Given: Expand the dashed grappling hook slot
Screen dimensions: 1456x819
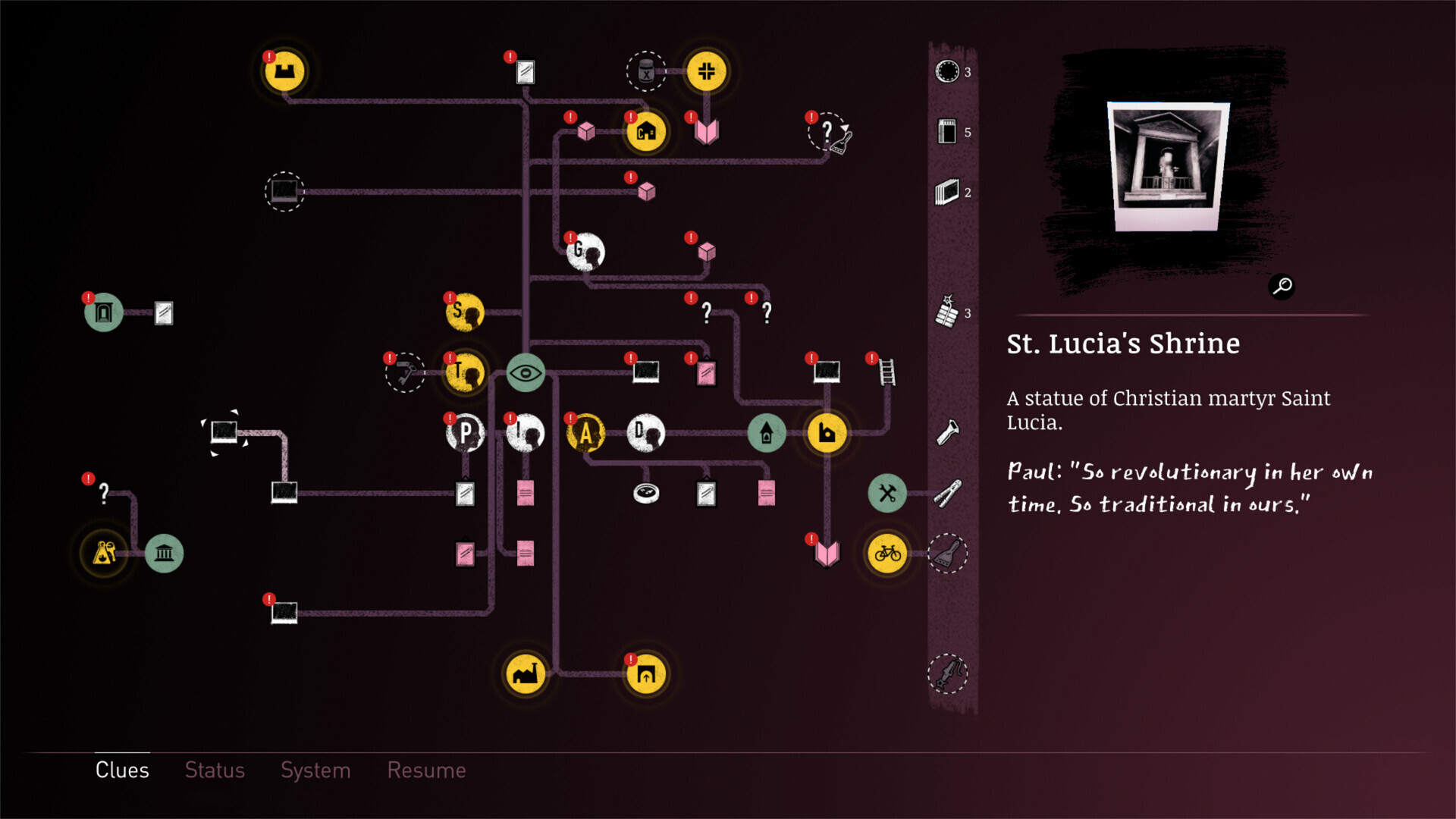Looking at the screenshot, I should pyautogui.click(x=947, y=675).
